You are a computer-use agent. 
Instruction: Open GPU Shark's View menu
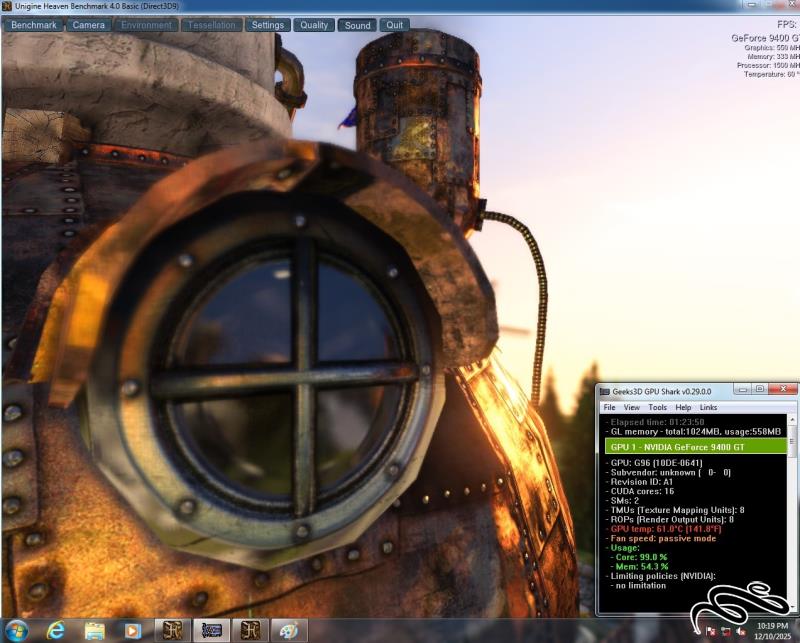coord(632,408)
